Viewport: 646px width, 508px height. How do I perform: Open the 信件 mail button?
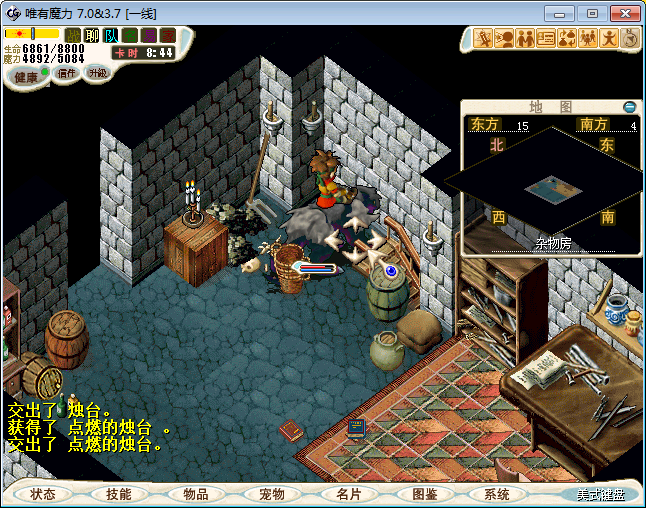[x=67, y=73]
